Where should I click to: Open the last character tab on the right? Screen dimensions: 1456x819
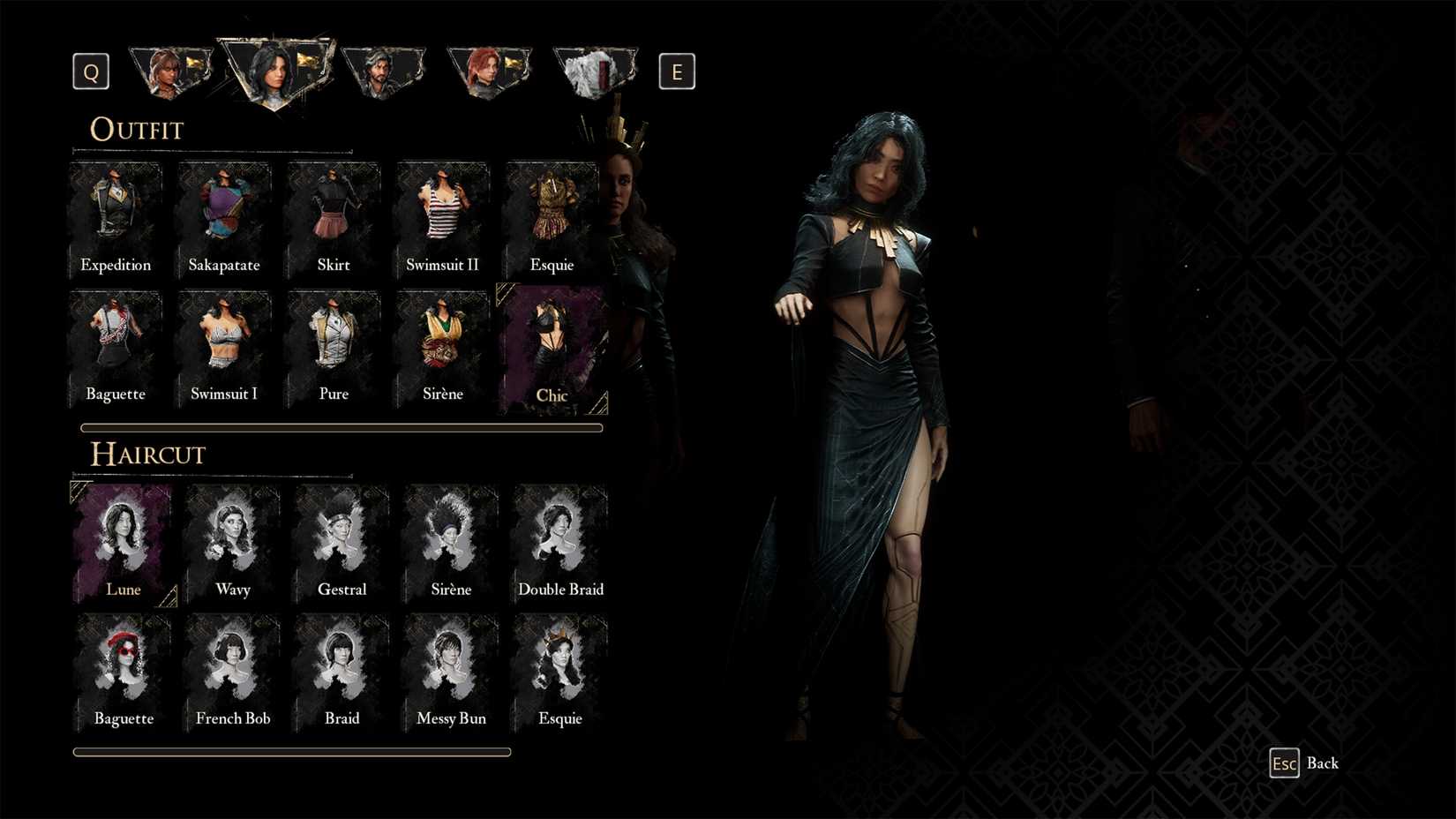pyautogui.click(x=596, y=69)
